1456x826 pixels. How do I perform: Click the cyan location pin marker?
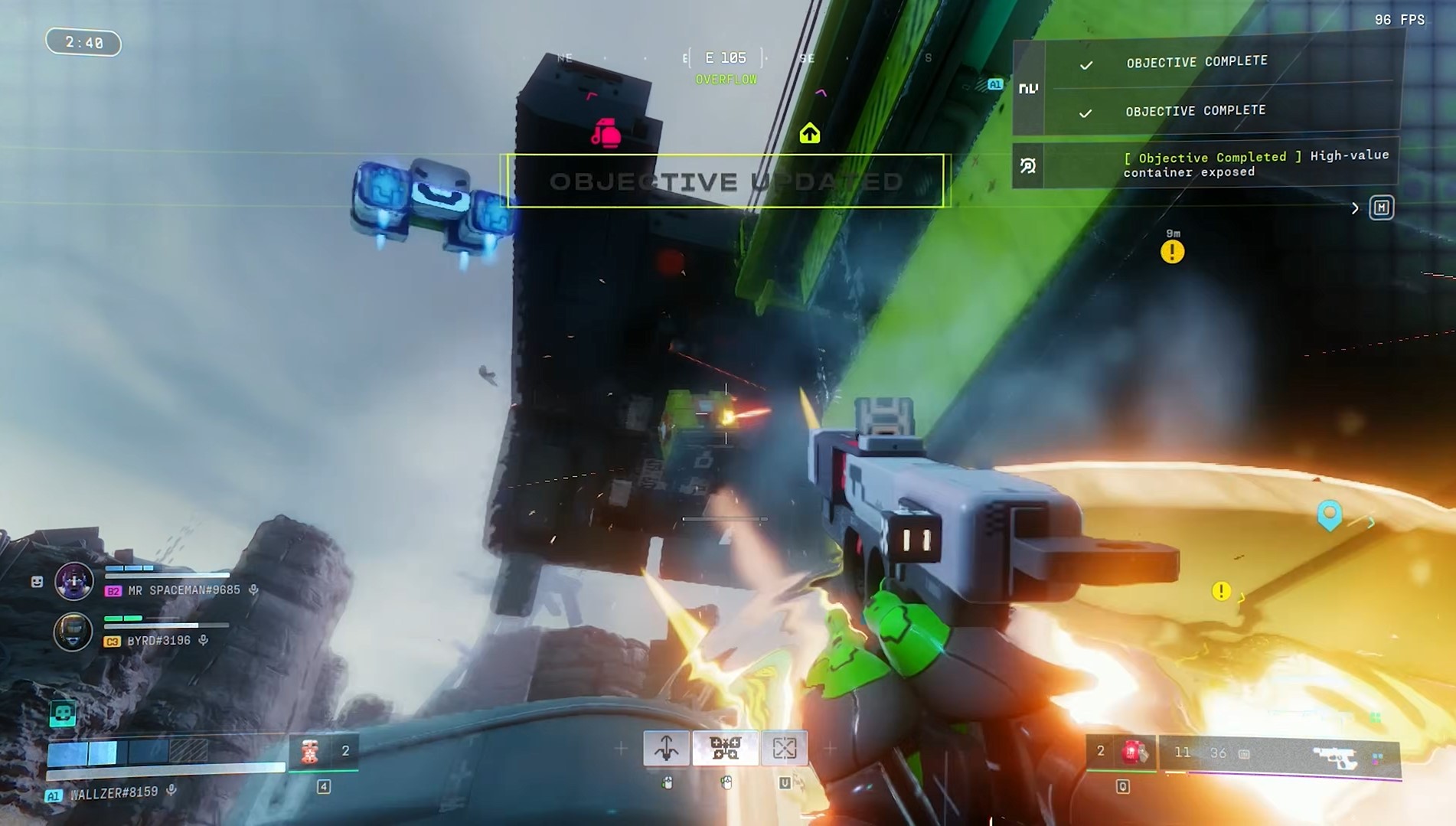click(x=1329, y=514)
